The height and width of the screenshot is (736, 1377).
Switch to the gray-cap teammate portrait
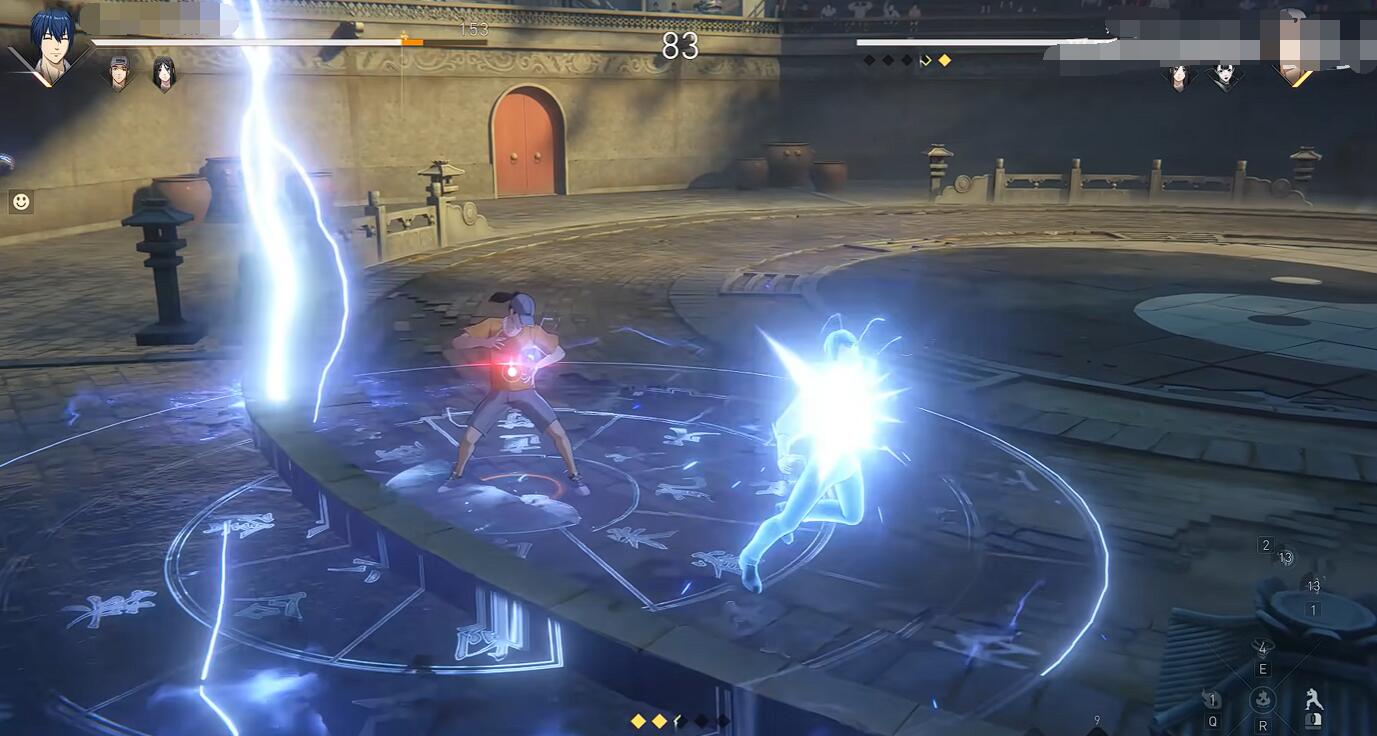[119, 73]
